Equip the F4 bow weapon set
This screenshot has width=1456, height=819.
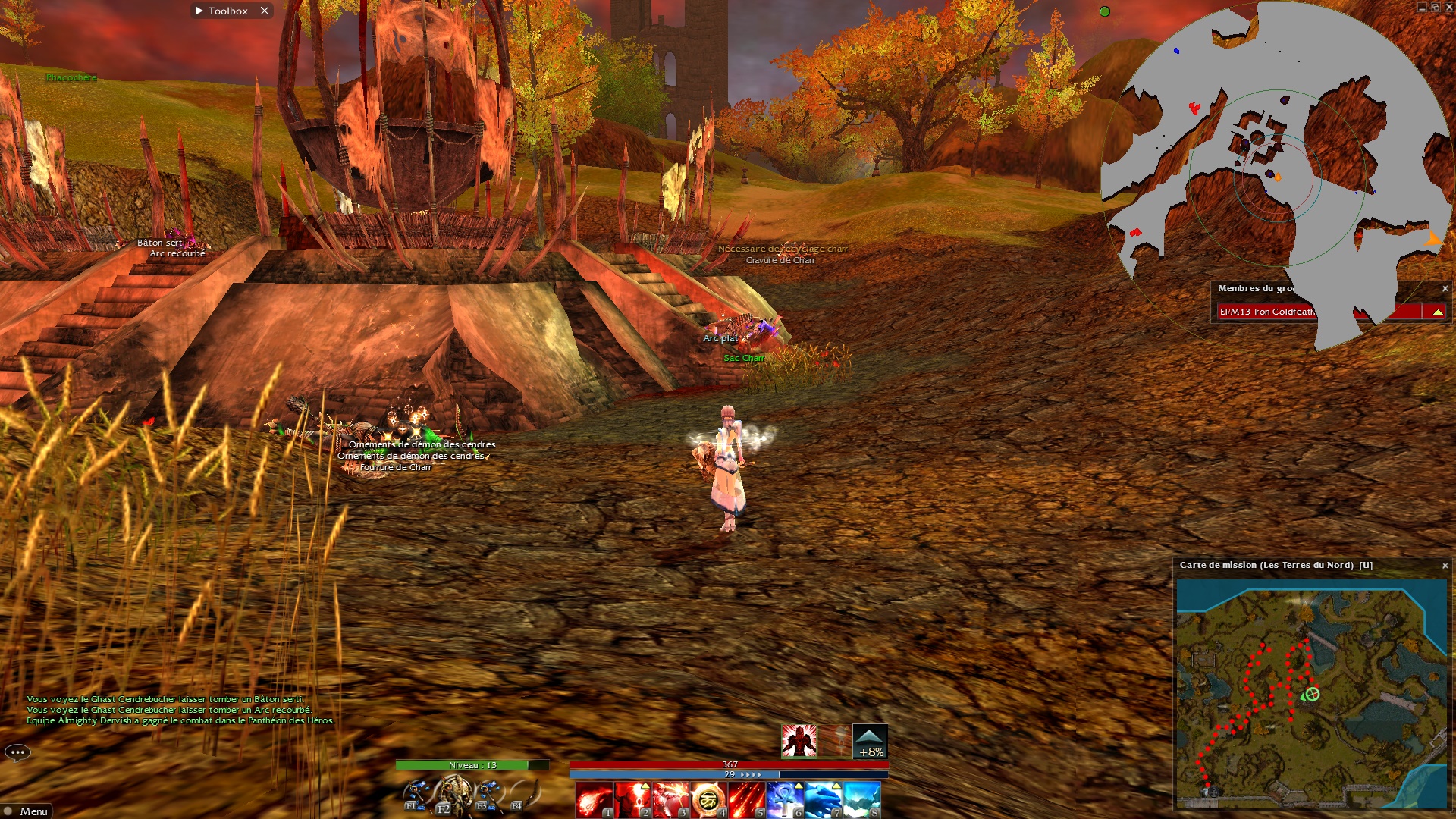coord(526,795)
